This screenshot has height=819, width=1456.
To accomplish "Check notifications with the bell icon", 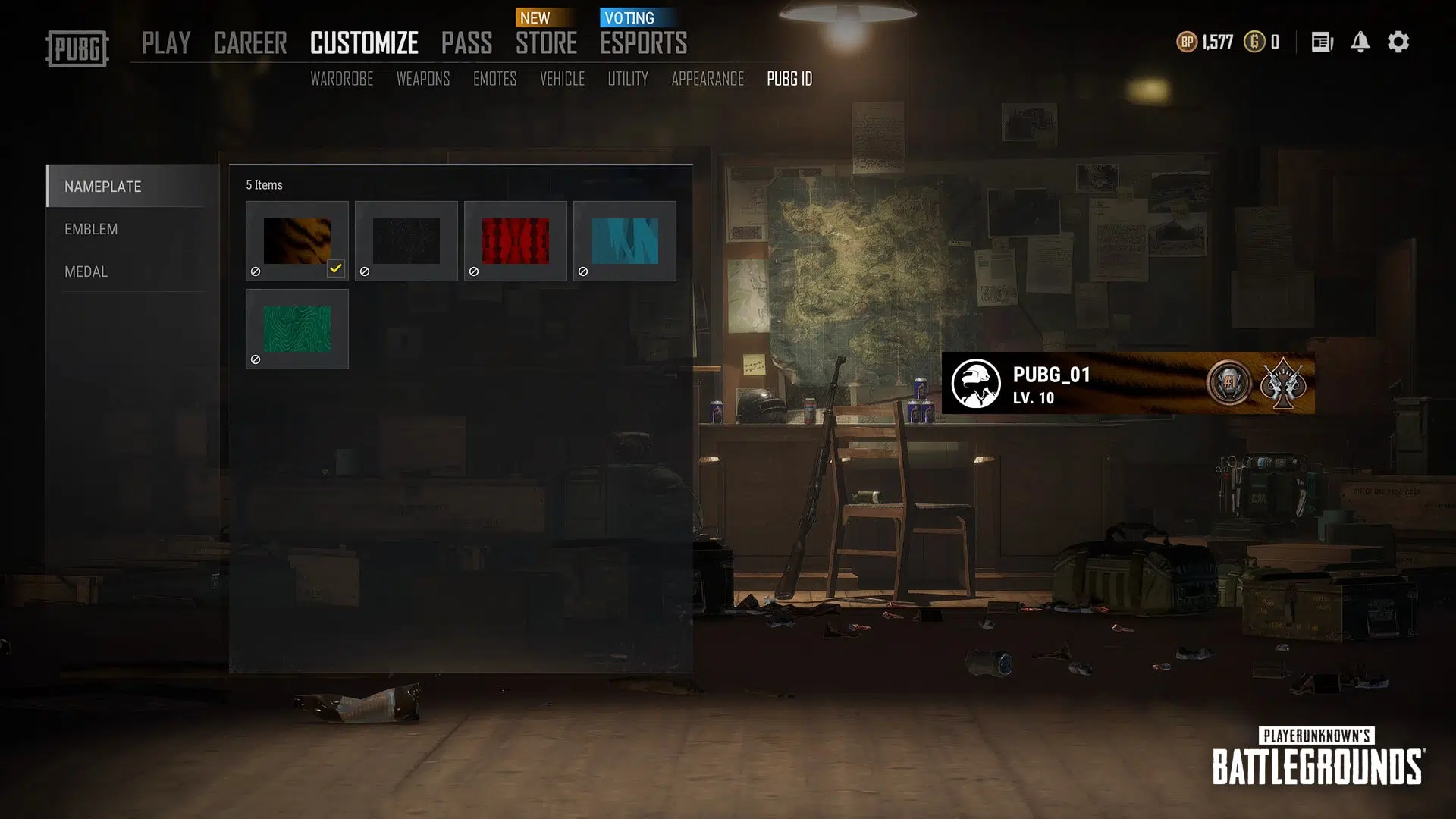I will click(1360, 42).
